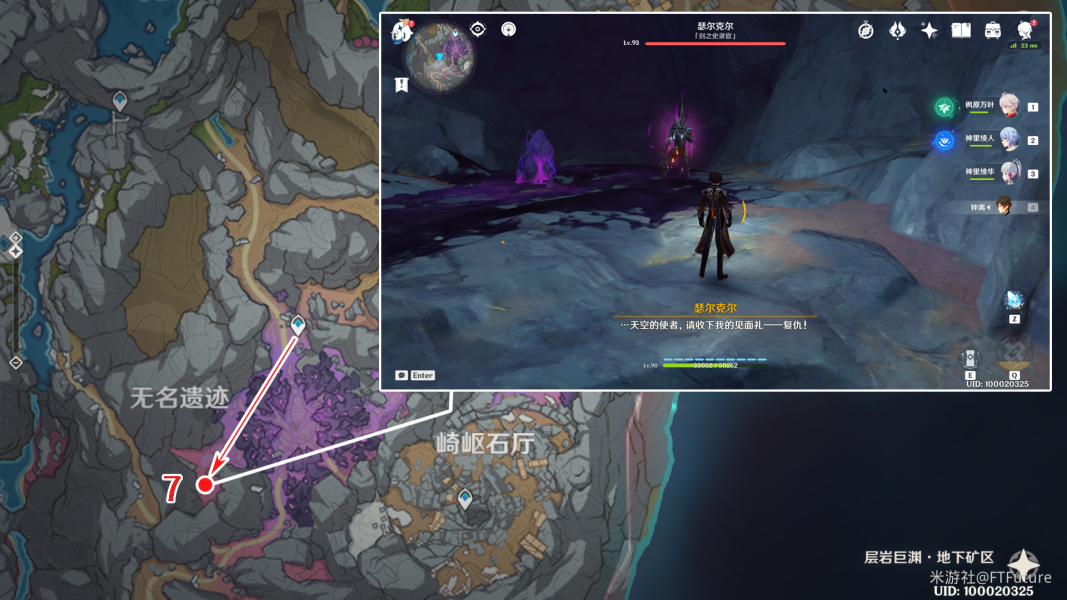Select the teleport waypoint above the red arrow
Image resolution: width=1067 pixels, height=600 pixels.
click(x=297, y=325)
